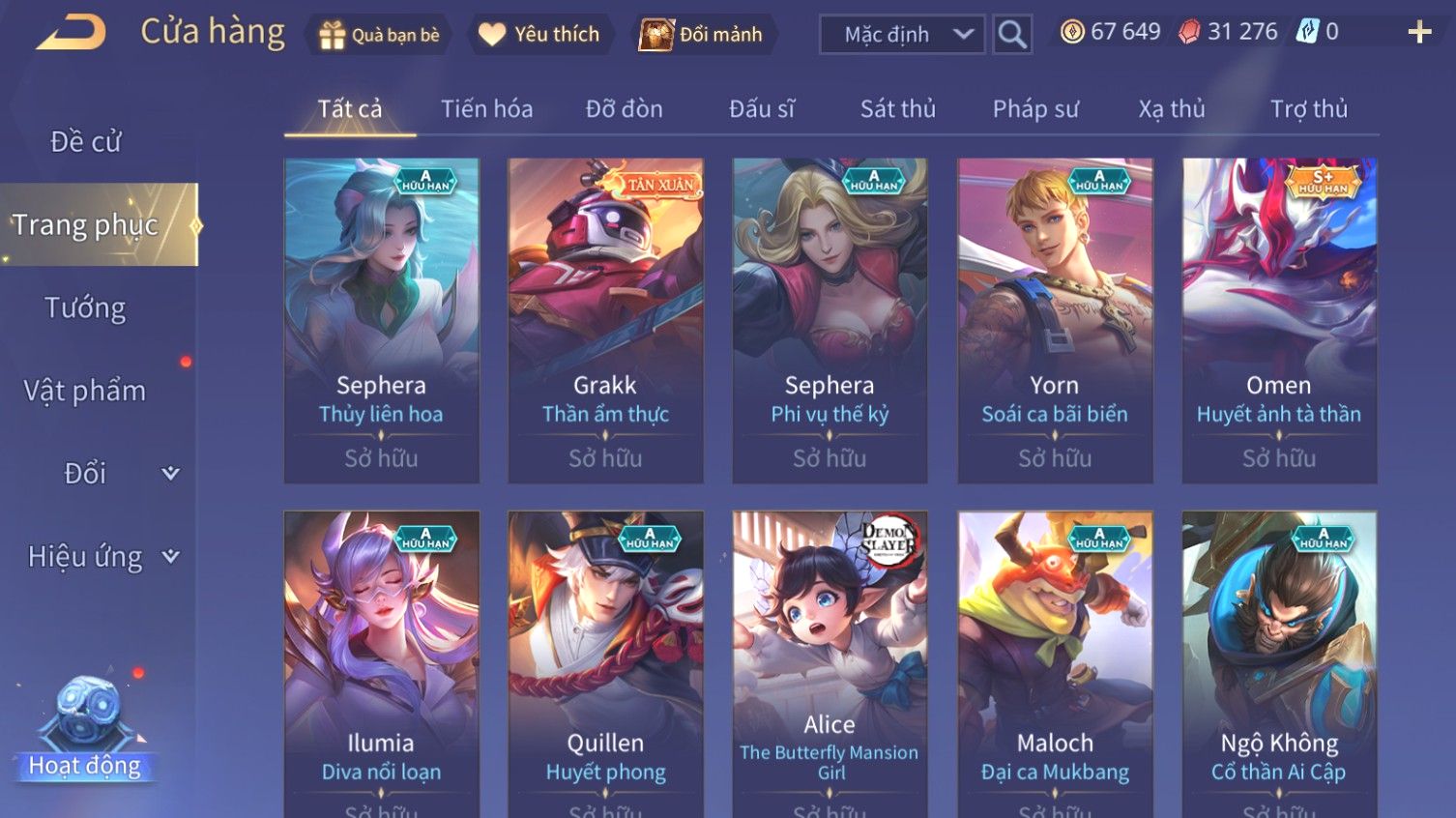This screenshot has width=1456, height=818.
Task: Open Đổi mảnh fragment exchange
Action: tap(702, 35)
